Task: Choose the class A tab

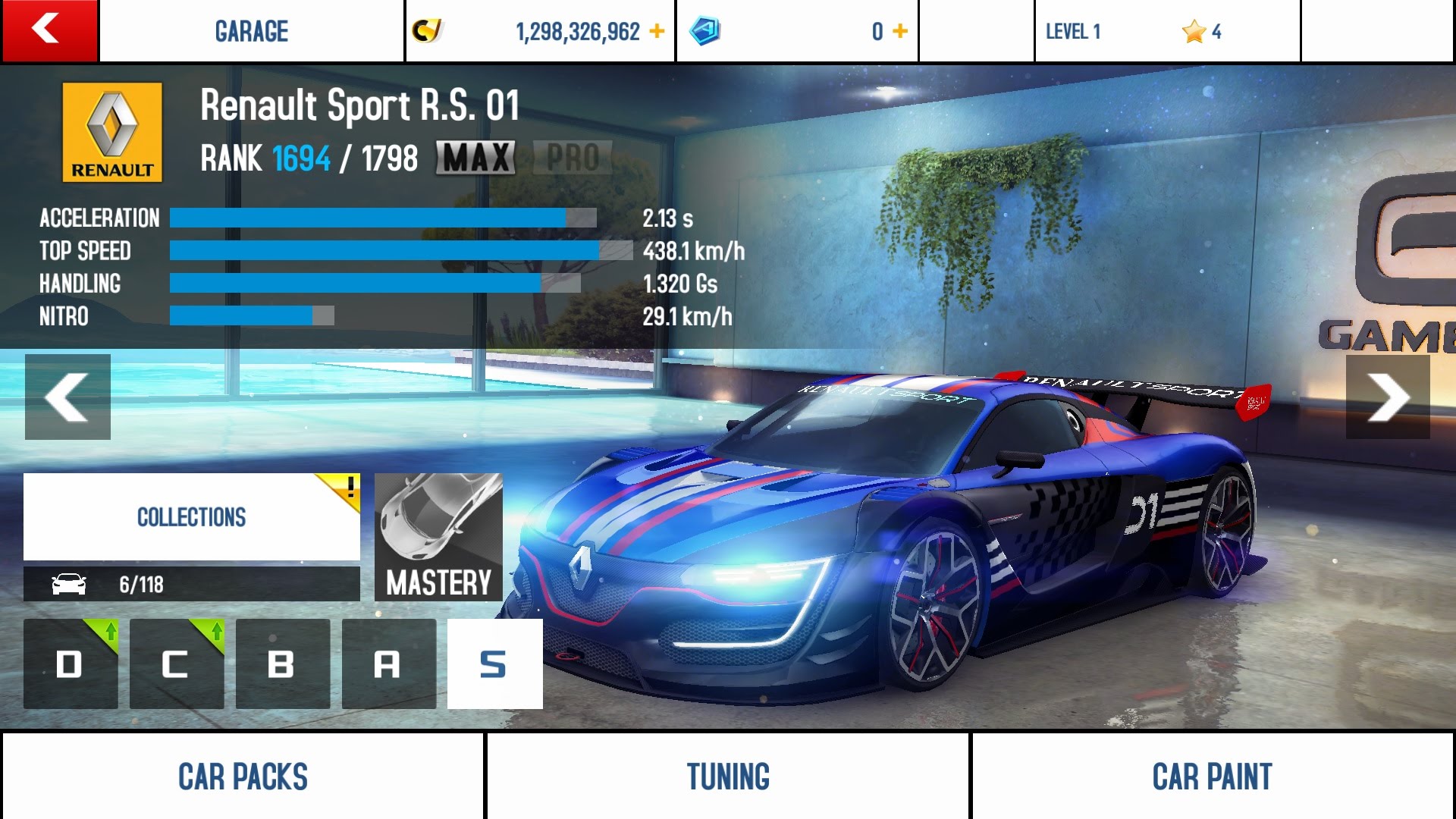Action: coord(388,664)
